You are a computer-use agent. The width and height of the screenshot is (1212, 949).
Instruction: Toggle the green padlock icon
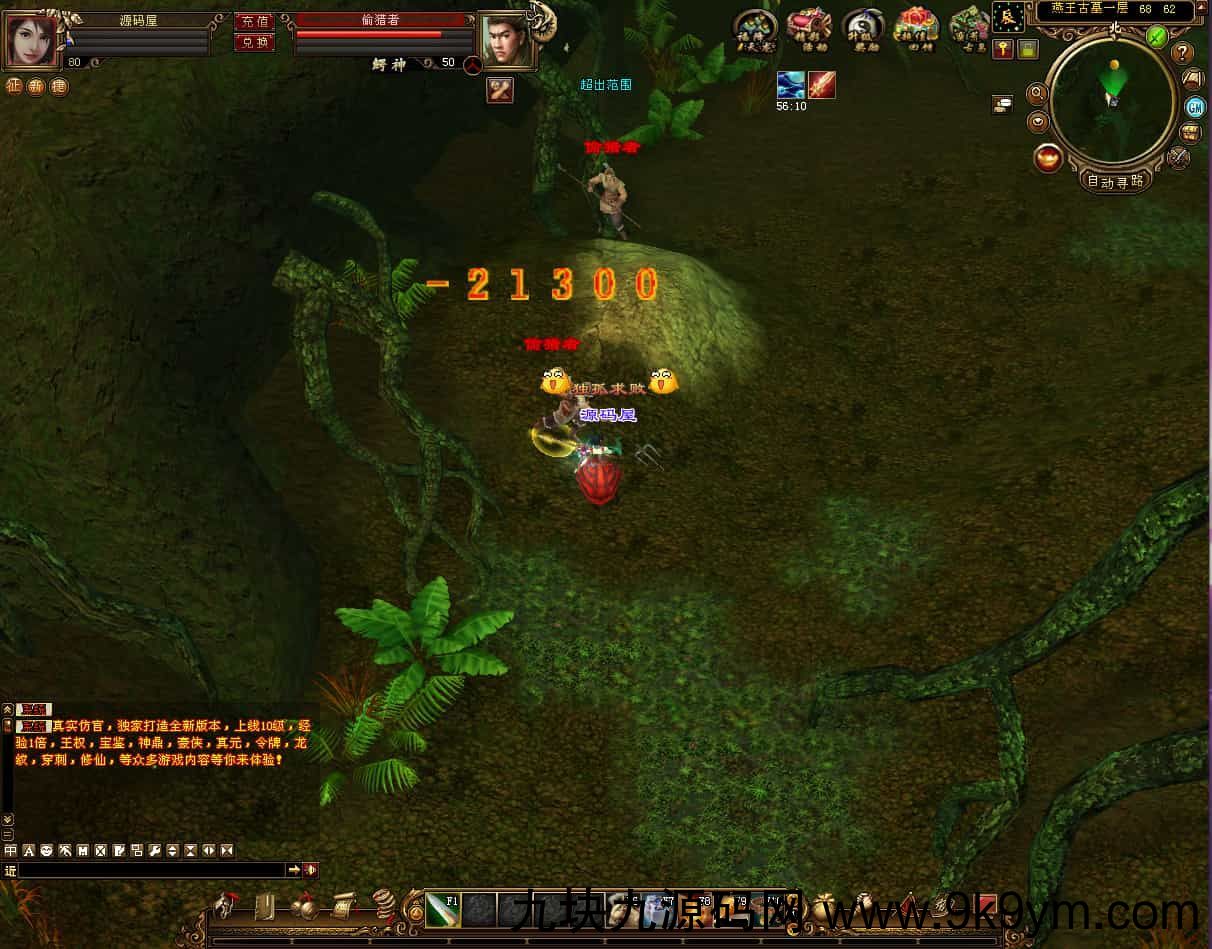pos(1027,49)
